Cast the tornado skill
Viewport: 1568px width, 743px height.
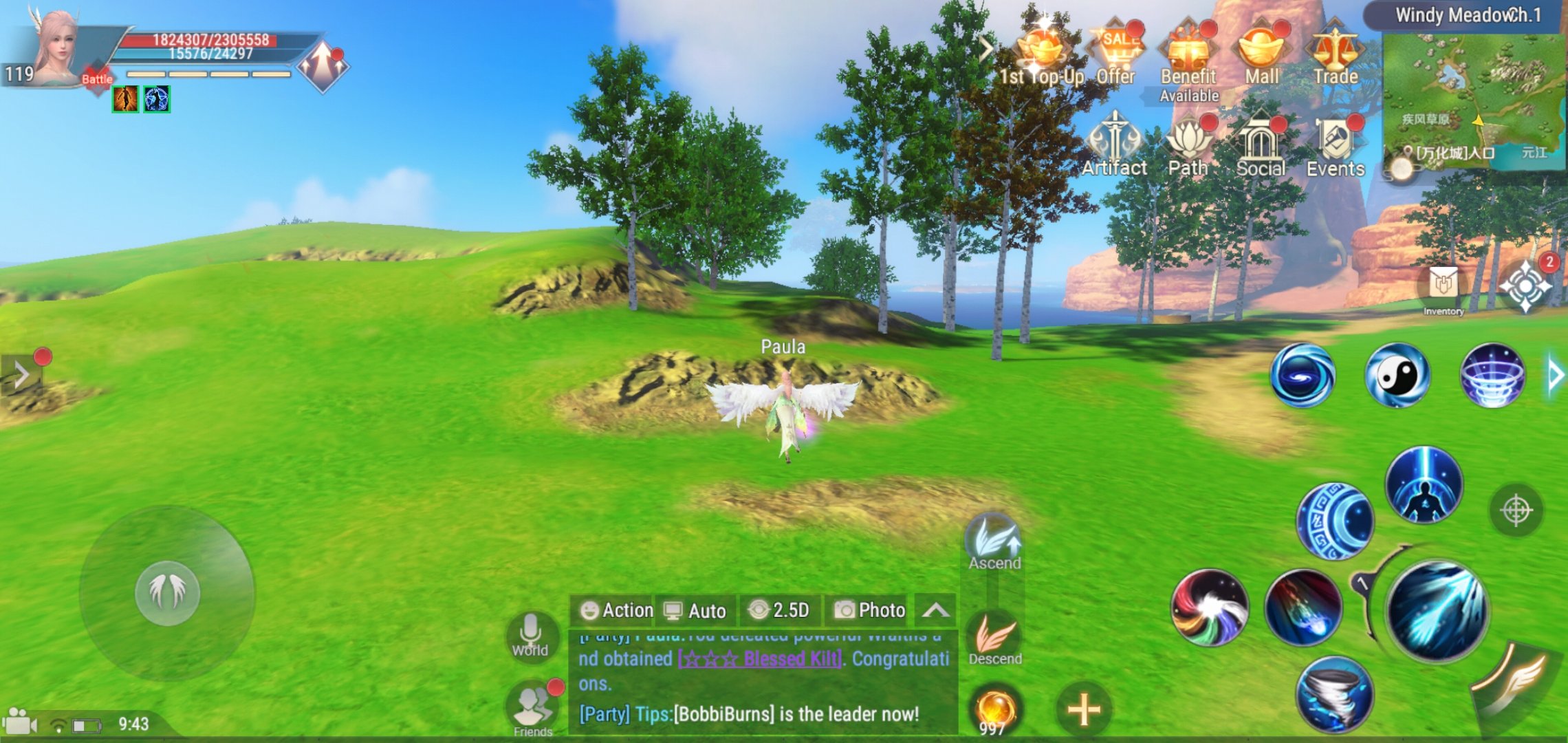click(x=1334, y=693)
